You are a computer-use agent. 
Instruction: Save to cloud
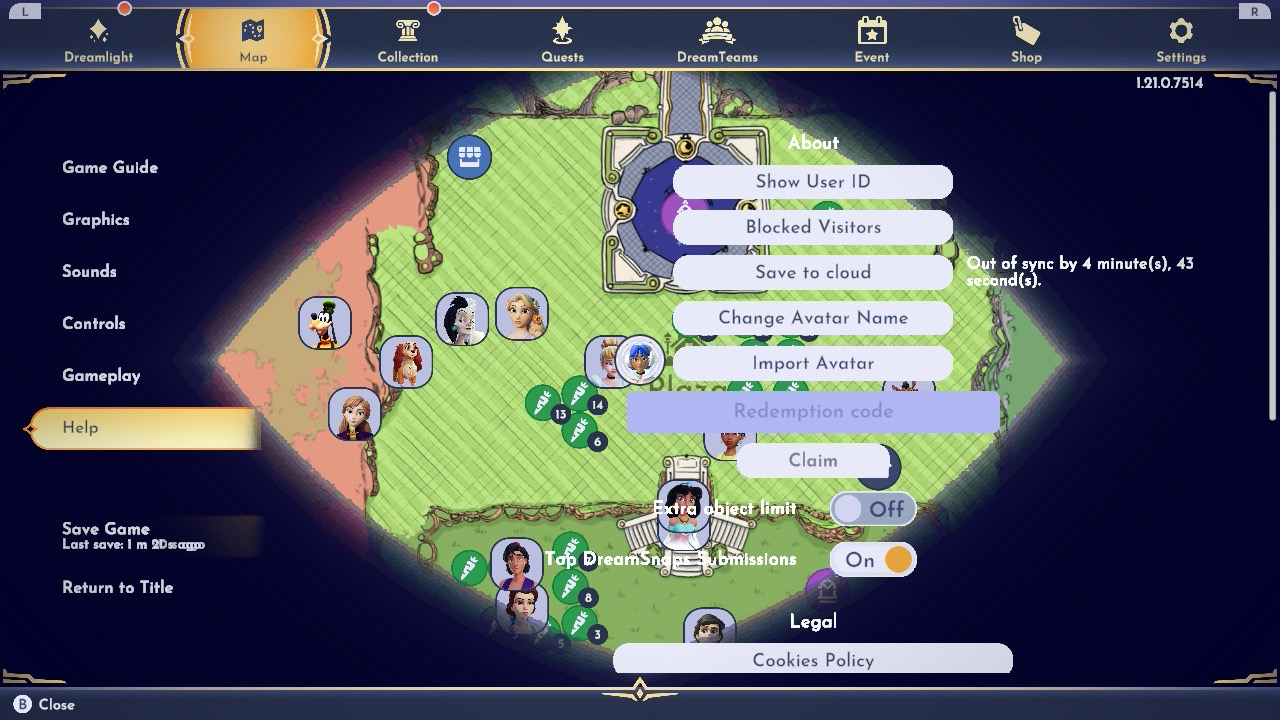click(x=812, y=272)
